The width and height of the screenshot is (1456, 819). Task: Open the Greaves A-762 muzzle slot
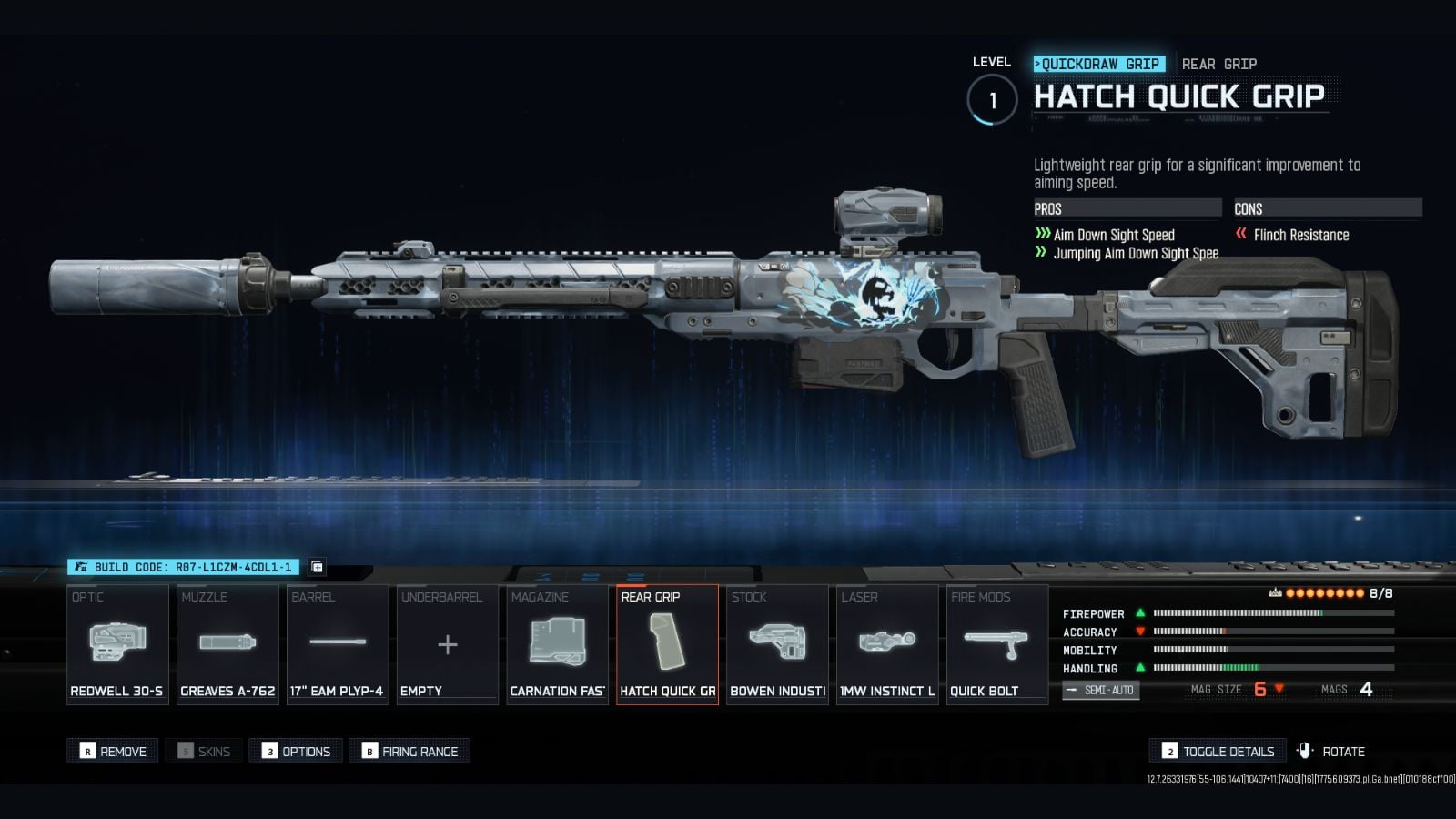[227, 644]
